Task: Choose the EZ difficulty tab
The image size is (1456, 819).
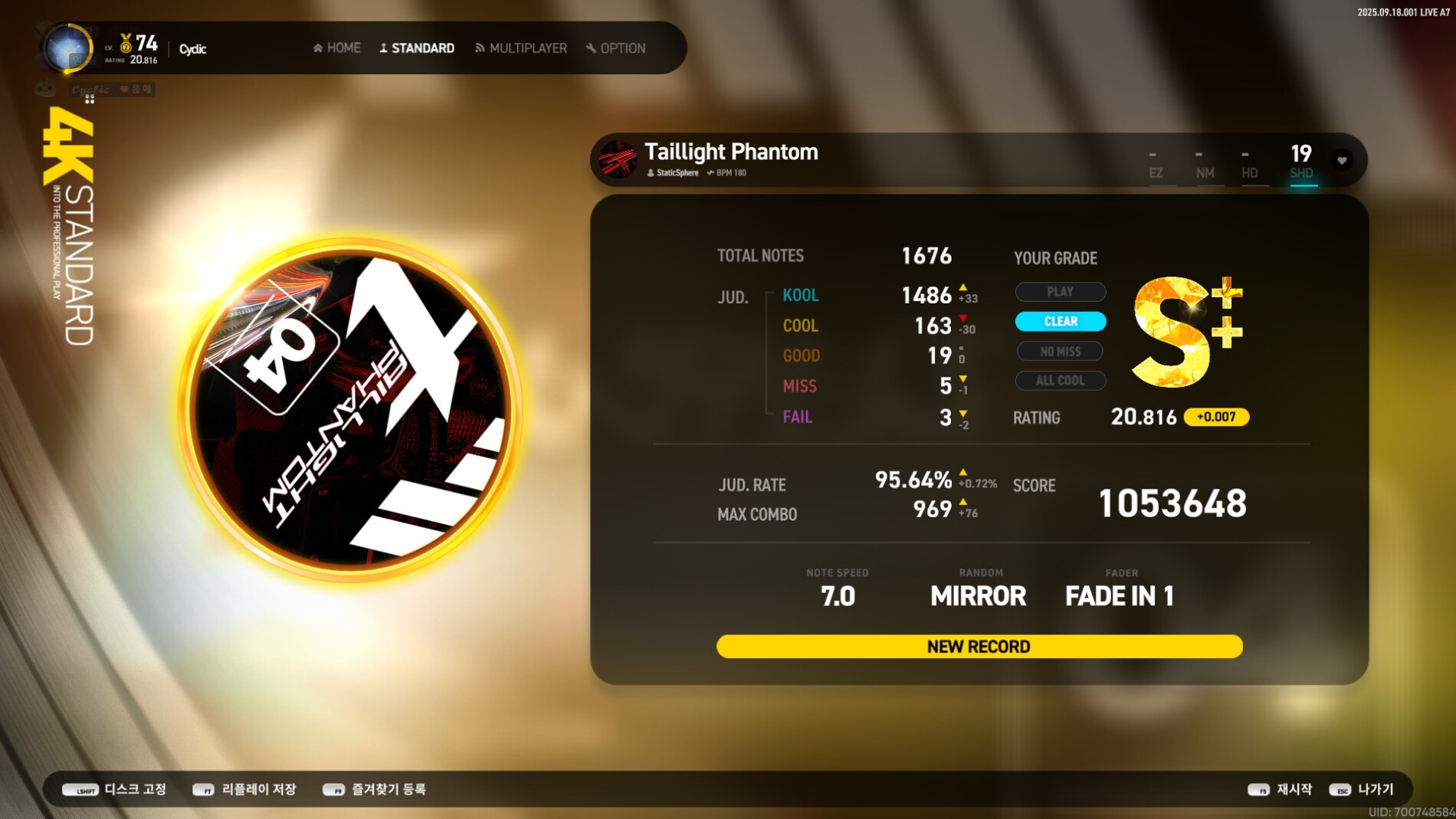Action: coord(1156,165)
